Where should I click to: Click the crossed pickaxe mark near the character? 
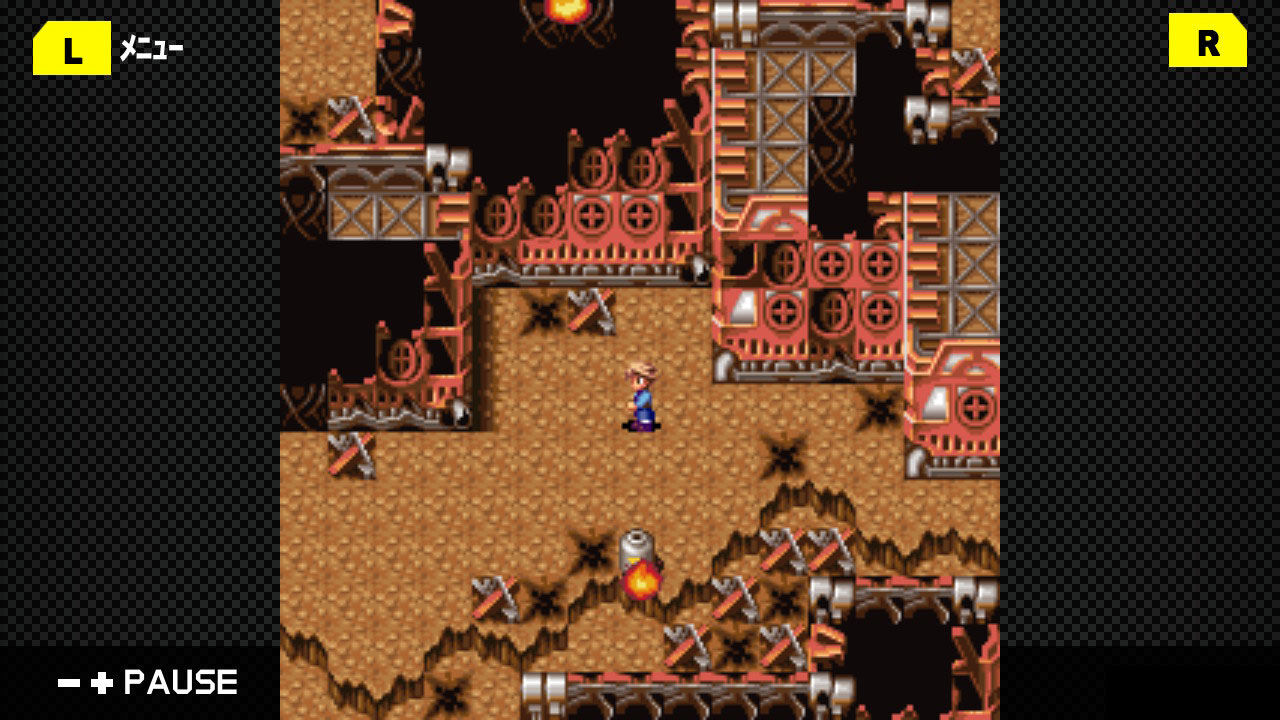coord(590,310)
